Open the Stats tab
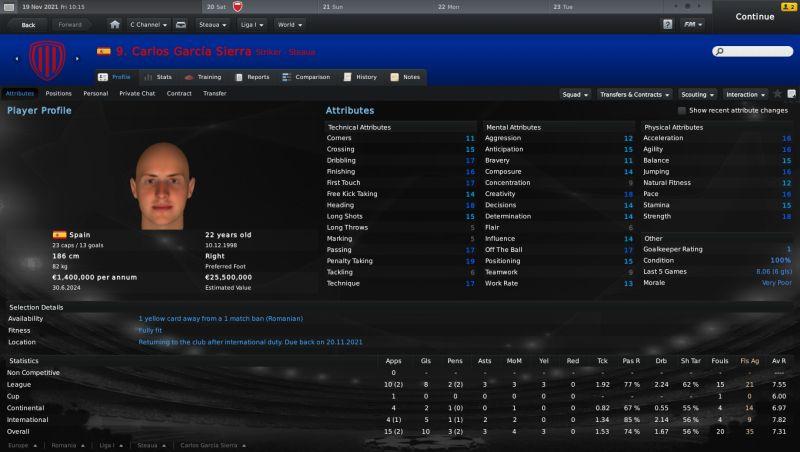Image resolution: width=800 pixels, height=452 pixels. (x=158, y=77)
